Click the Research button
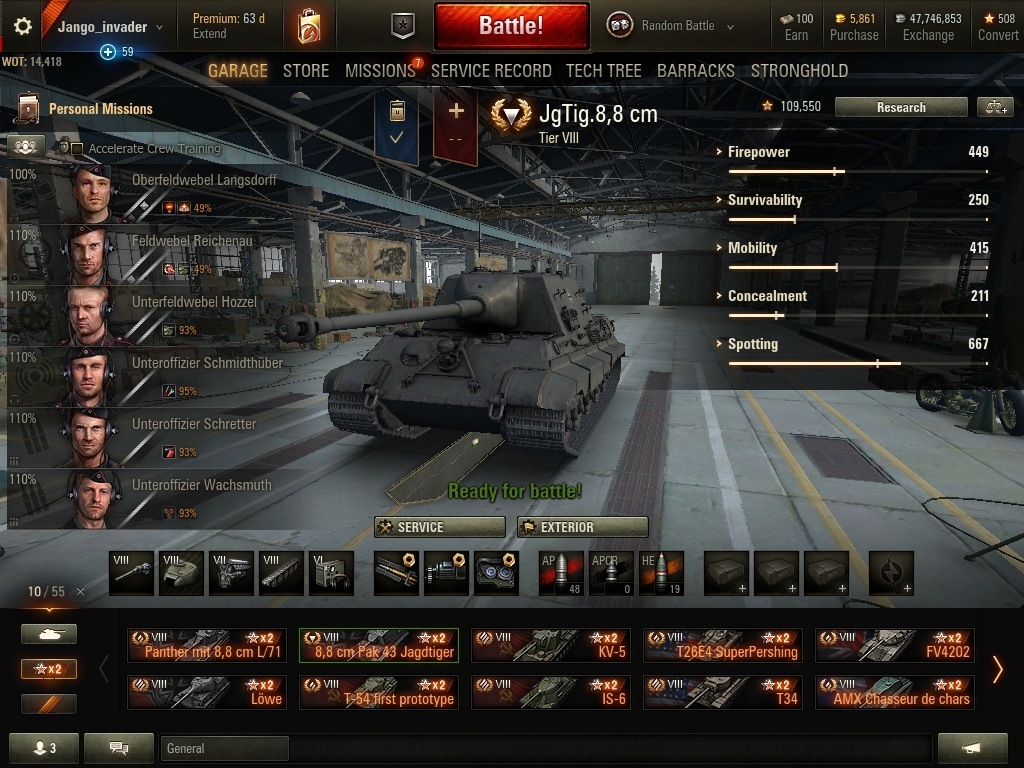The image size is (1024, 768). tap(901, 107)
